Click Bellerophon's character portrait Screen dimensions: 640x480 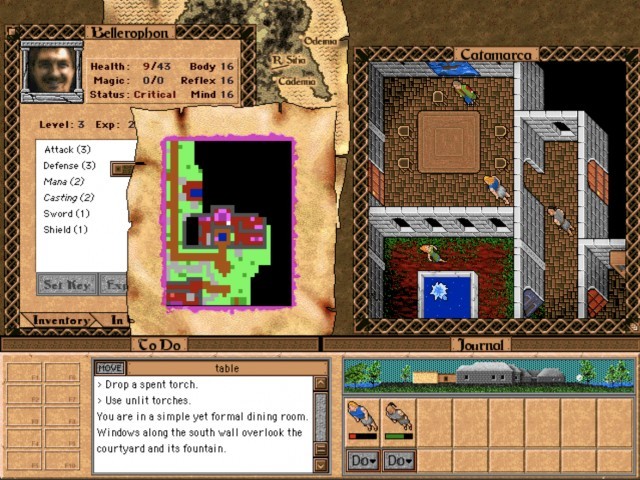pos(51,69)
